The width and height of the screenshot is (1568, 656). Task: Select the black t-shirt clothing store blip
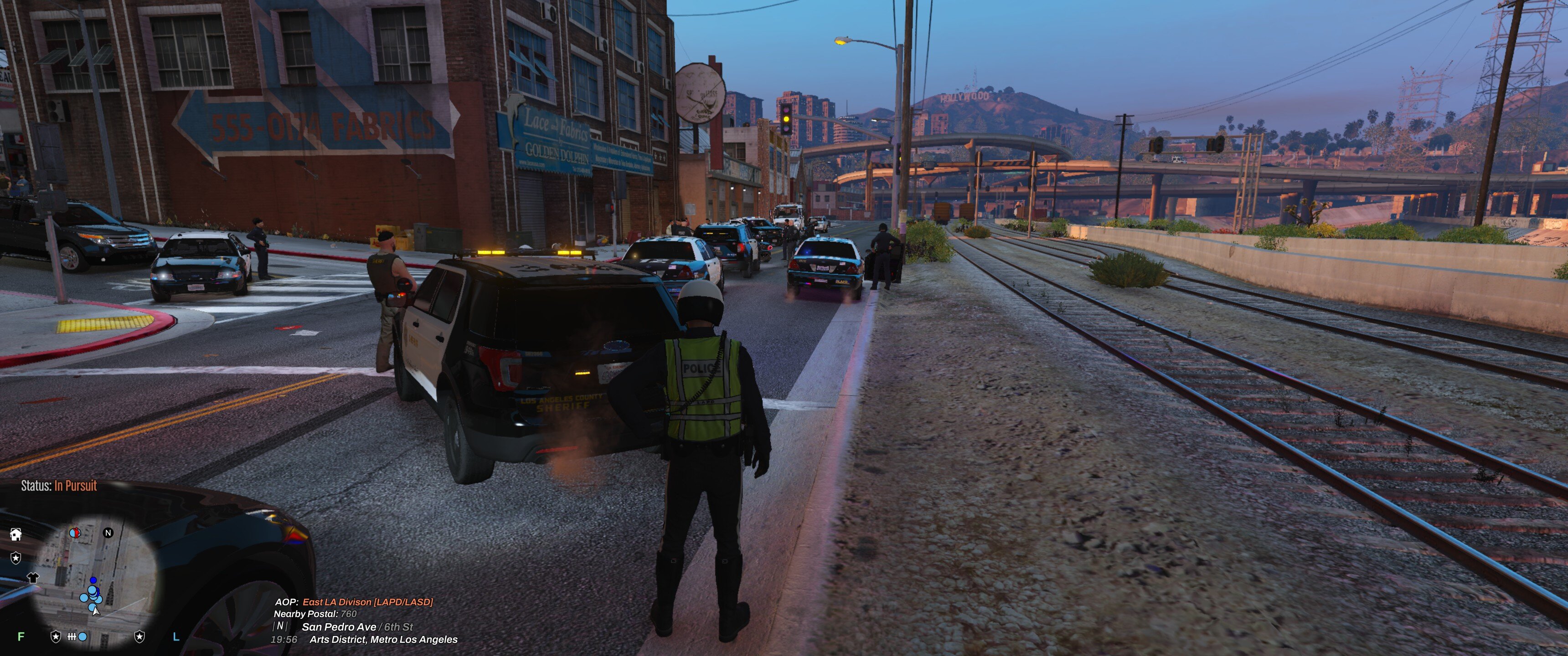coord(33,577)
